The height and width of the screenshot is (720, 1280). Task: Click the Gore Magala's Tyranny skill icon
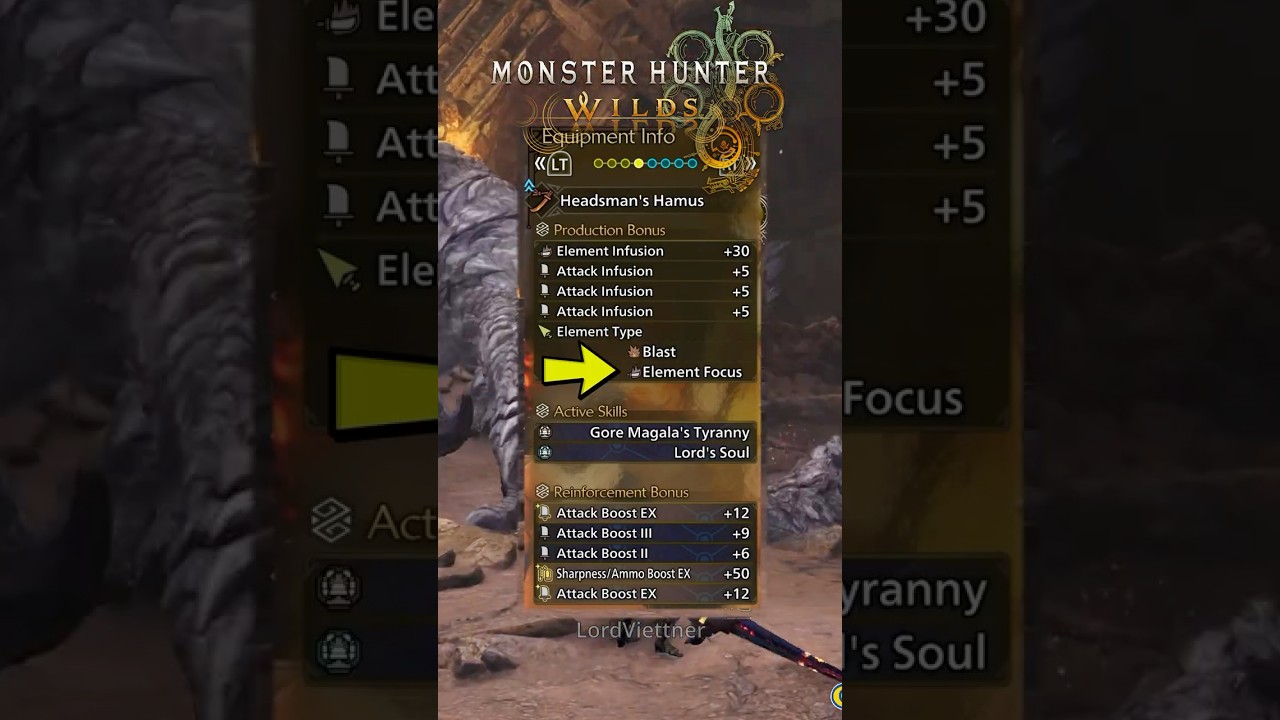[x=544, y=433]
